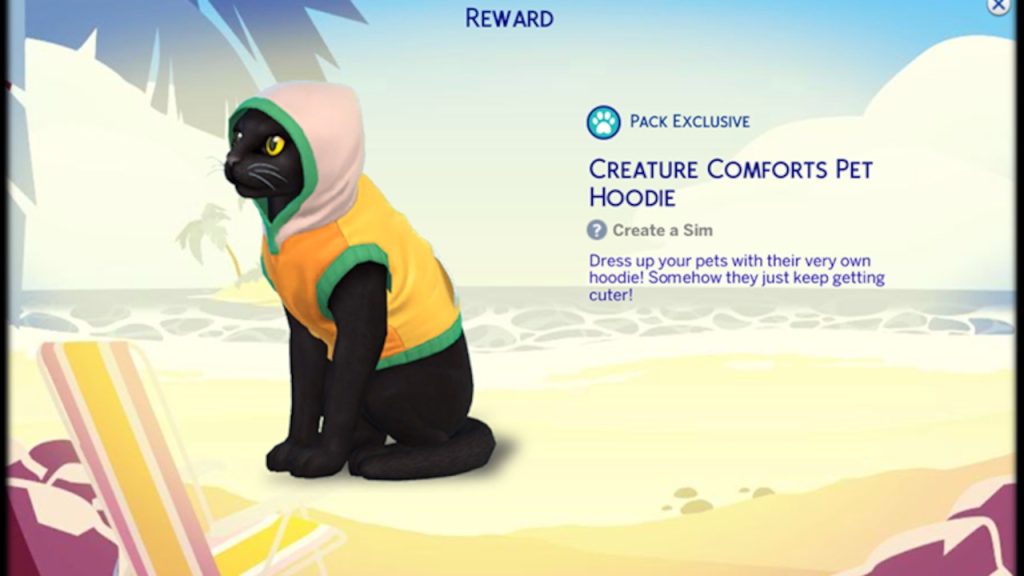Close the Reward popup window
The image size is (1024, 576).
pyautogui.click(x=998, y=6)
